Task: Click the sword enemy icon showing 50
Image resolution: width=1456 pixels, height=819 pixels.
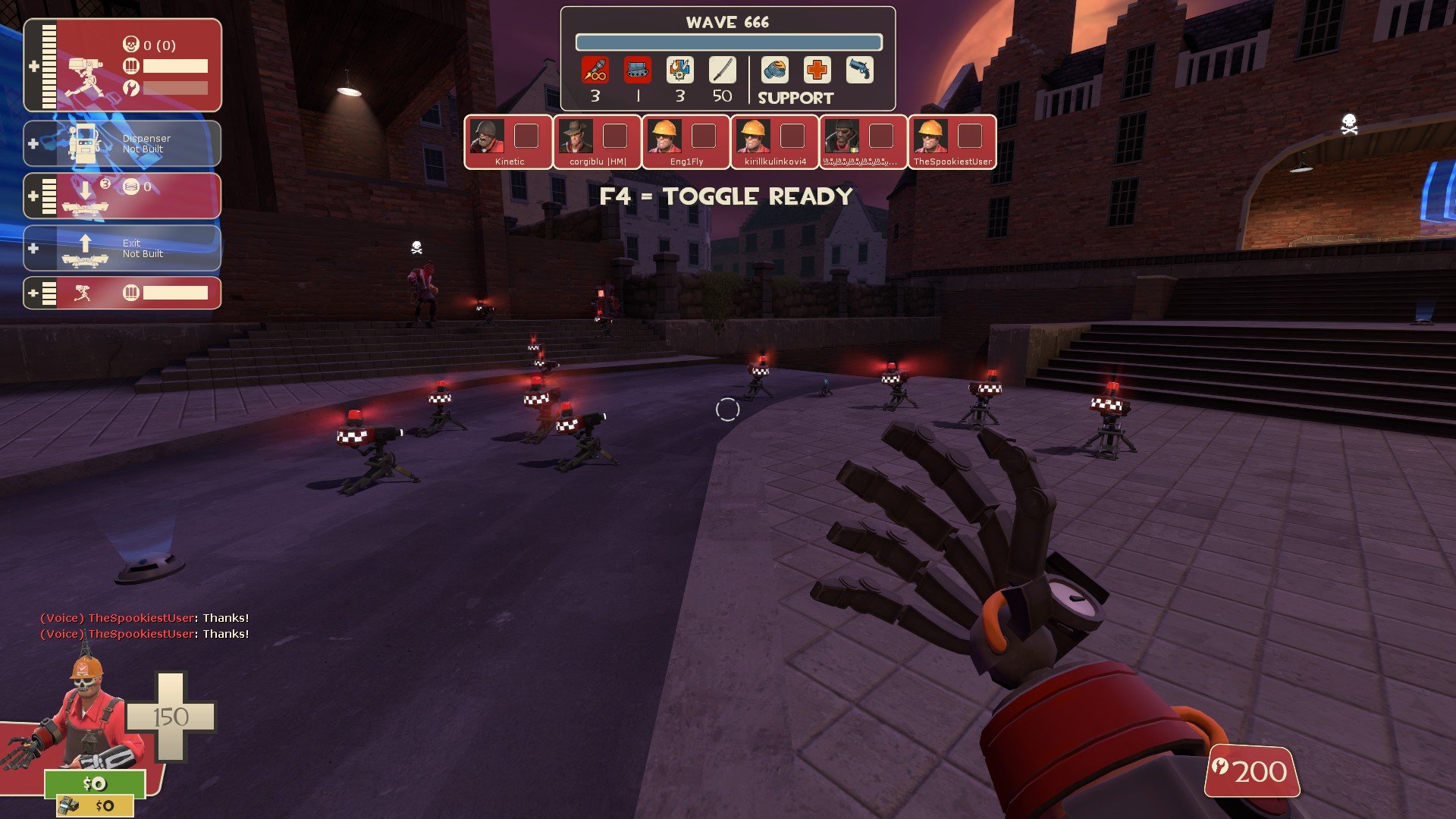Action: click(722, 71)
